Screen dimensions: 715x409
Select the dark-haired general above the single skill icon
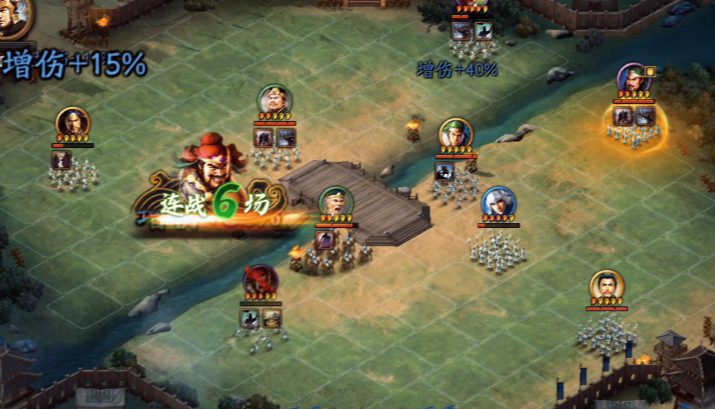pos(72,124)
